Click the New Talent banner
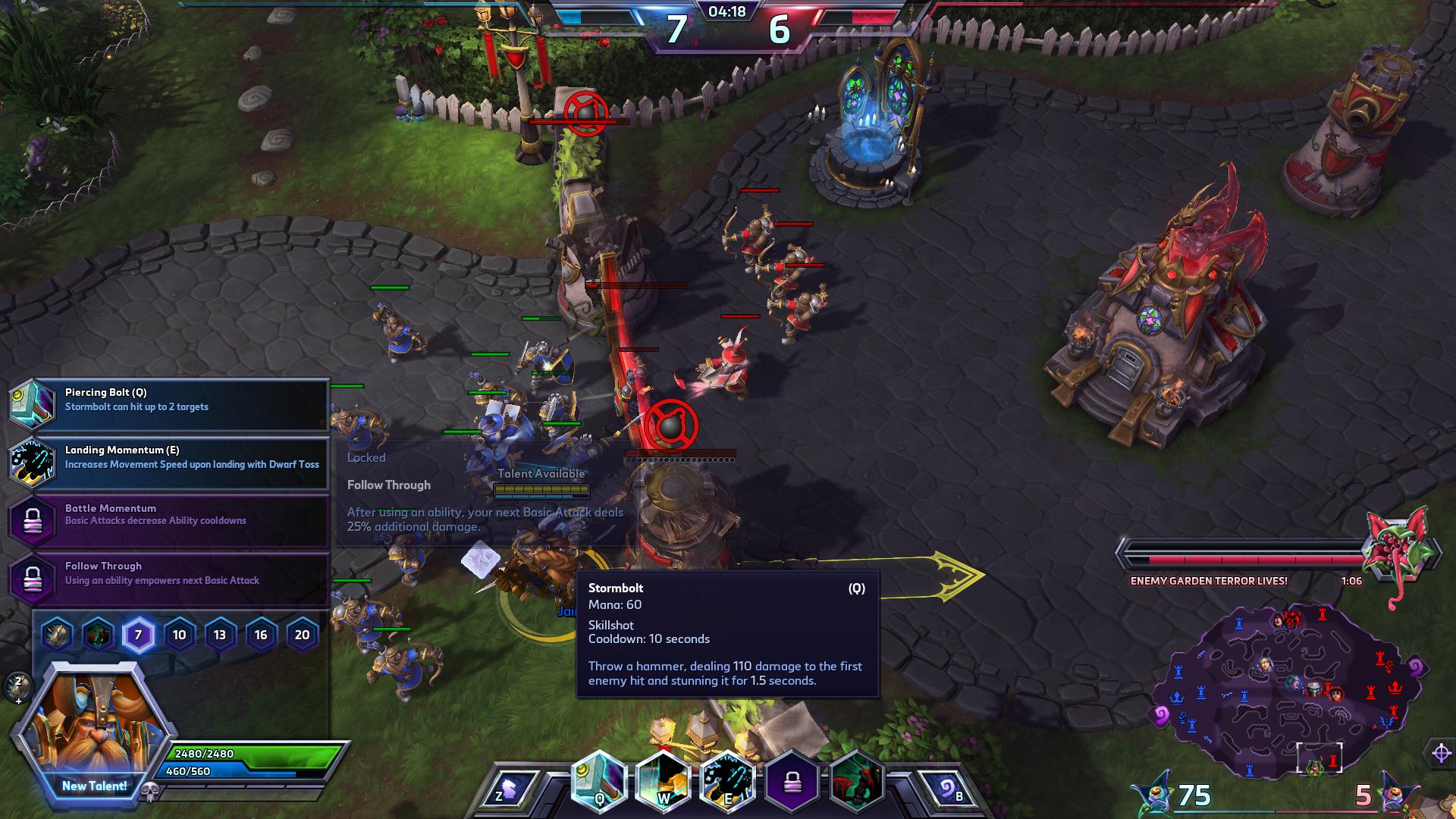This screenshot has height=819, width=1456. coord(94,786)
